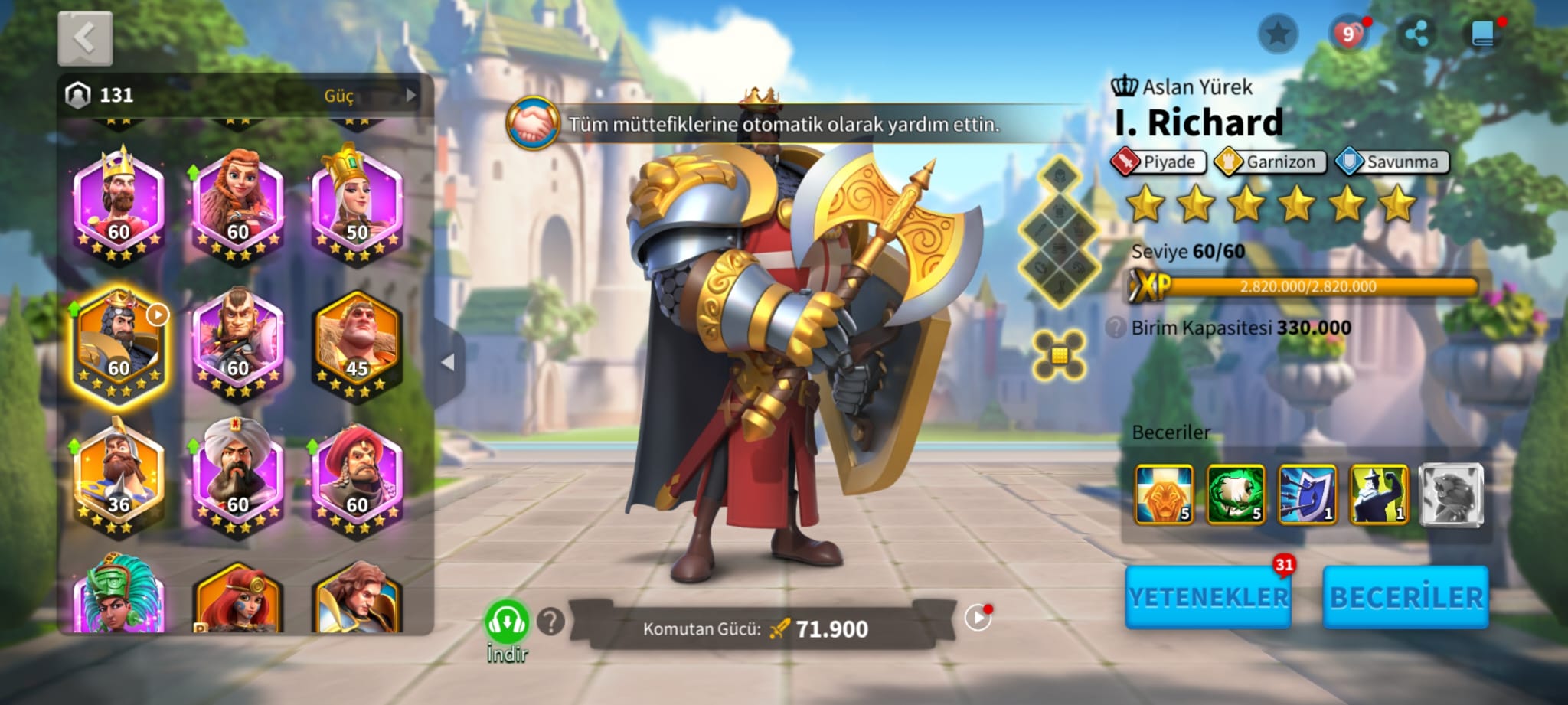The width and height of the screenshot is (1568, 705).
Task: Collapse the commander list panel arrow
Action: (x=449, y=362)
